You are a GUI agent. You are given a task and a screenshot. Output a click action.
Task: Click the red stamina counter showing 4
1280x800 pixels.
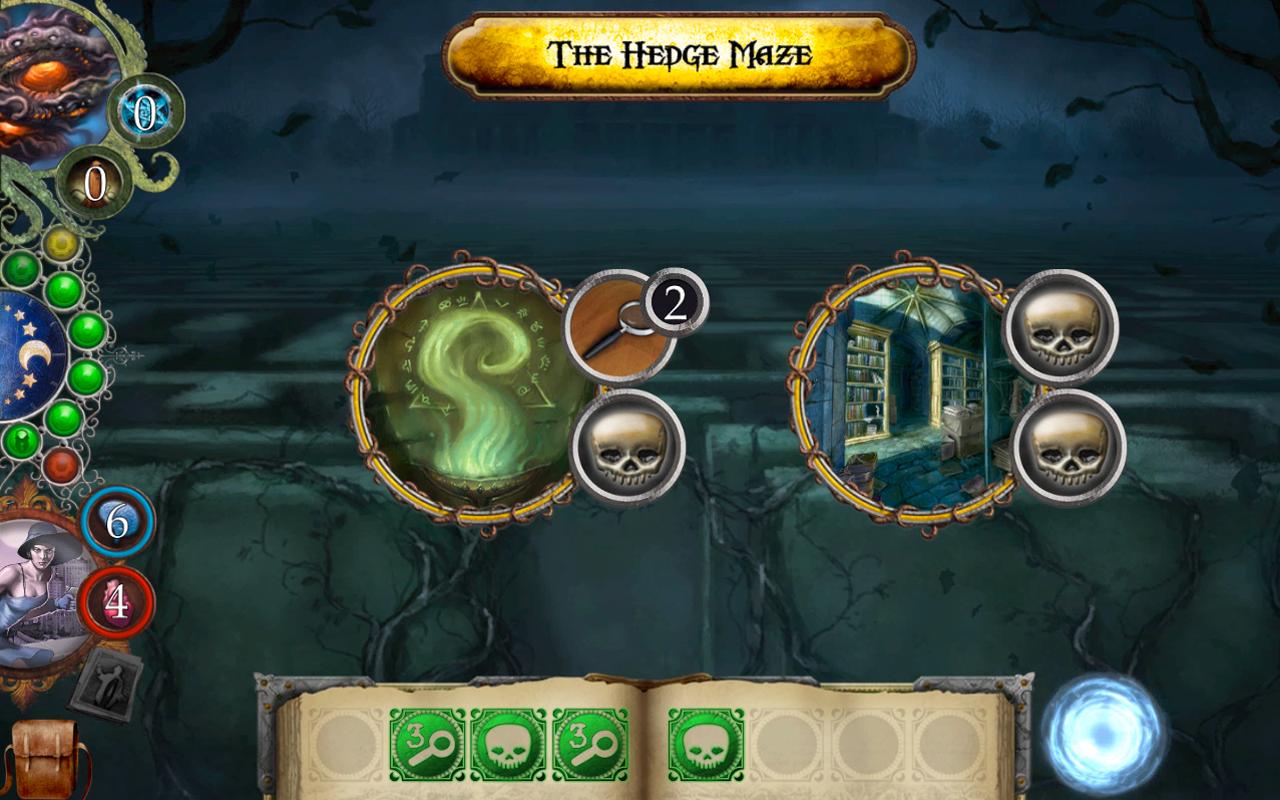coord(117,600)
